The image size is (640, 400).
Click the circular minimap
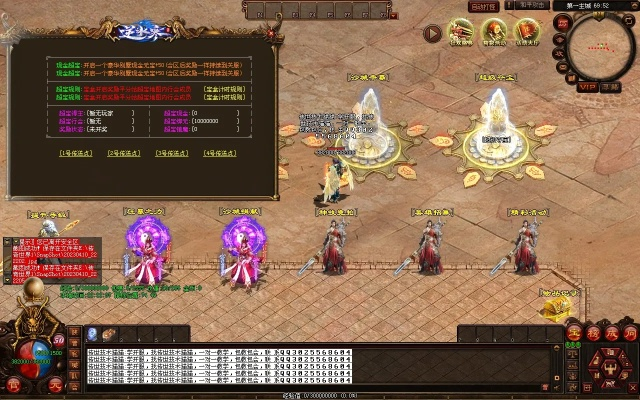click(602, 49)
